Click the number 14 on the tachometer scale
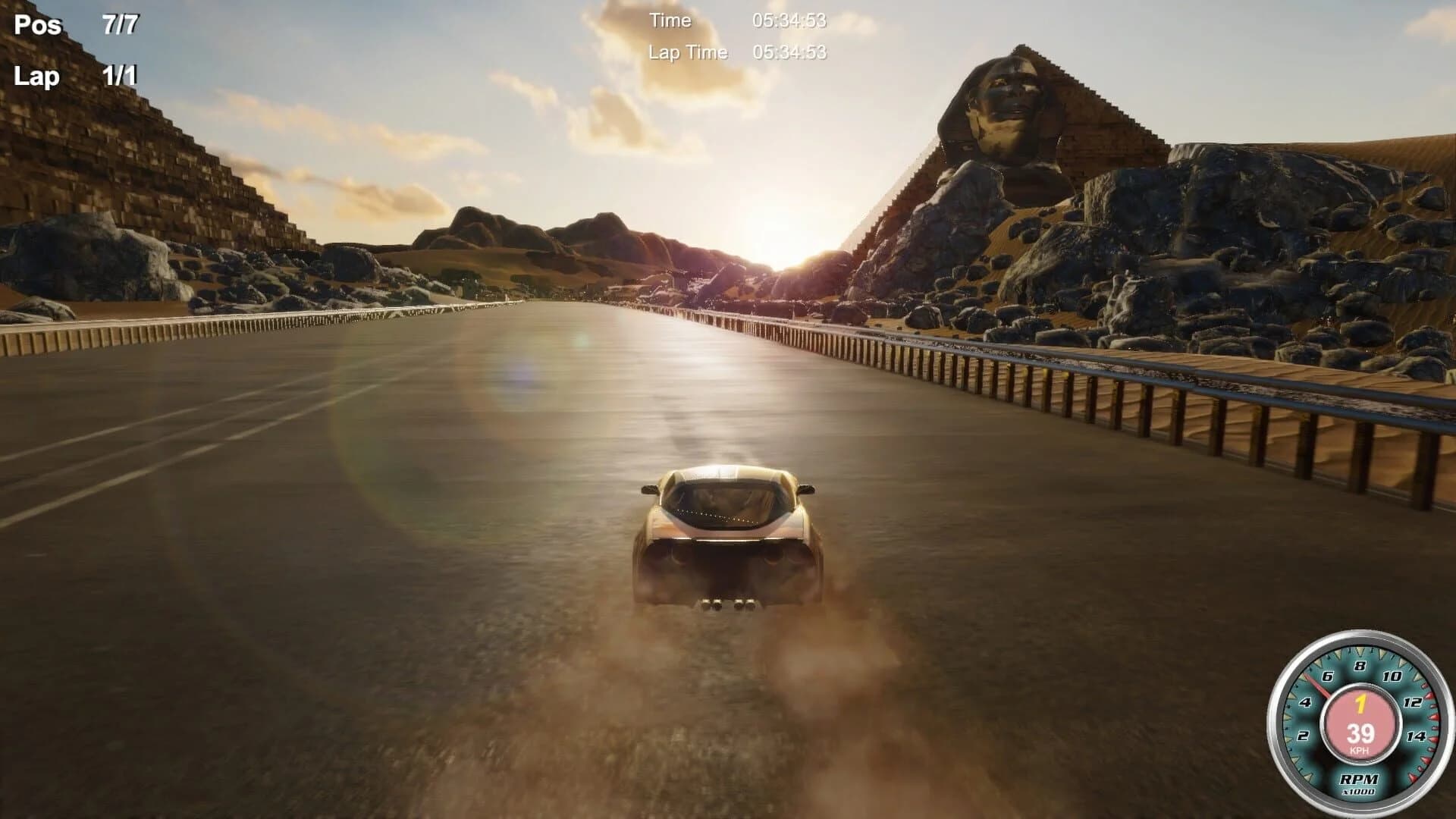 coord(1417,736)
